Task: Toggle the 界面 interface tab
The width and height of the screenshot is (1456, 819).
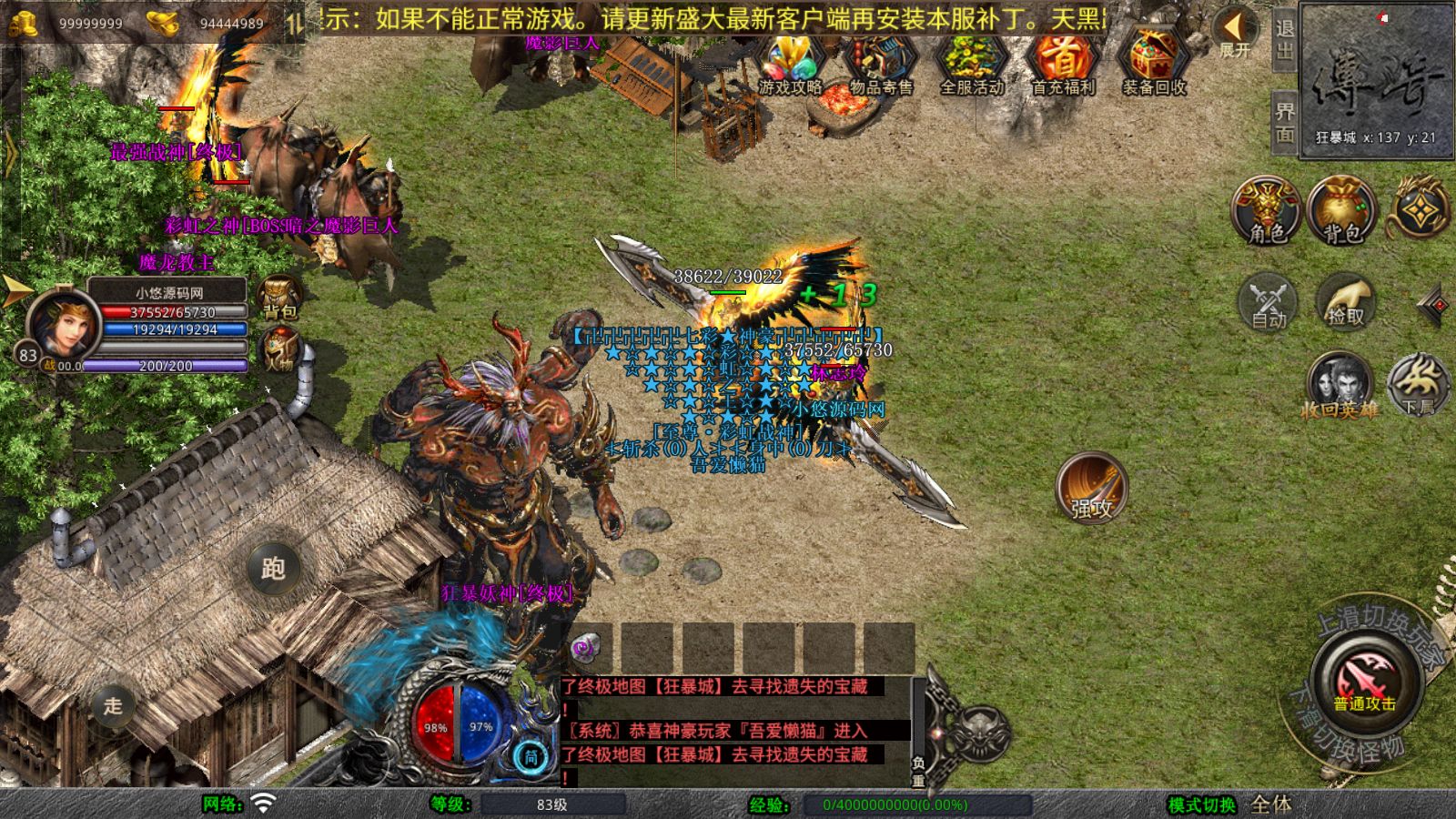Action: (x=1284, y=122)
